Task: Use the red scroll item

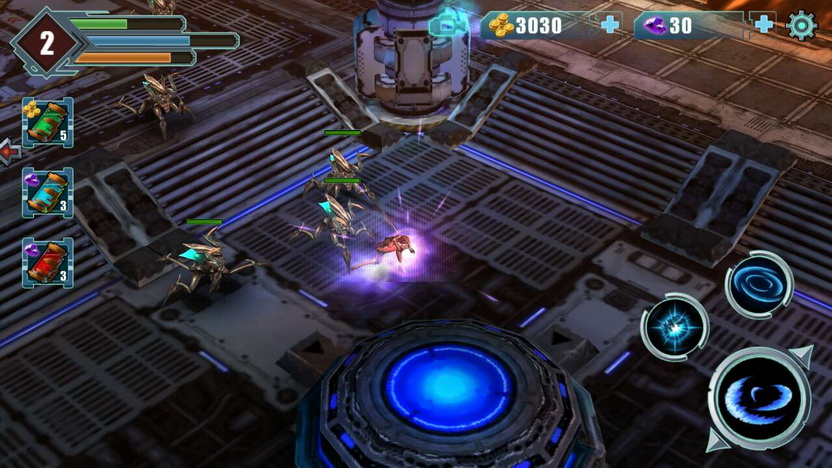Action: [47, 262]
